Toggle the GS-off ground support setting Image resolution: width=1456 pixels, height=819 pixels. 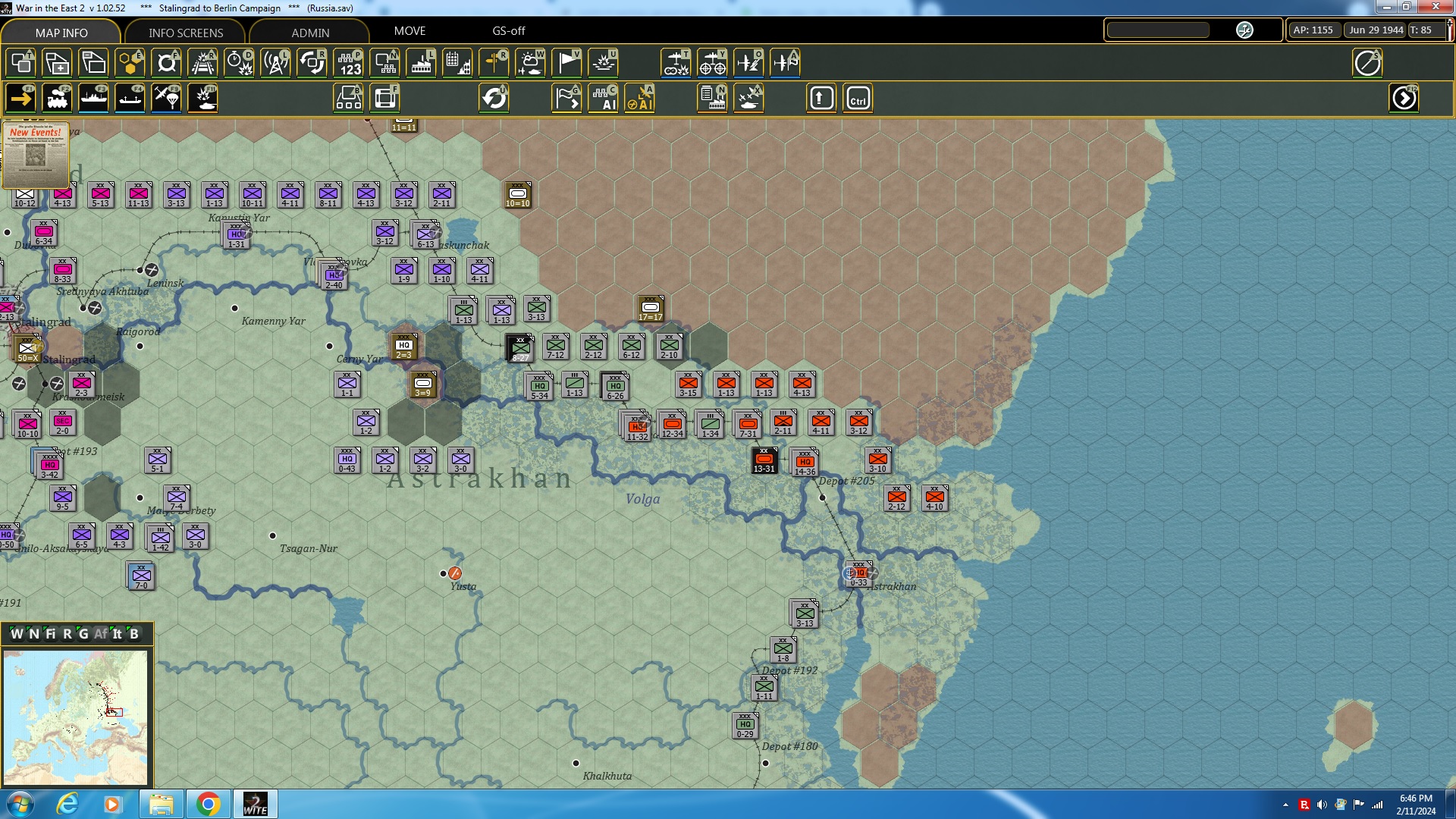pos(507,31)
